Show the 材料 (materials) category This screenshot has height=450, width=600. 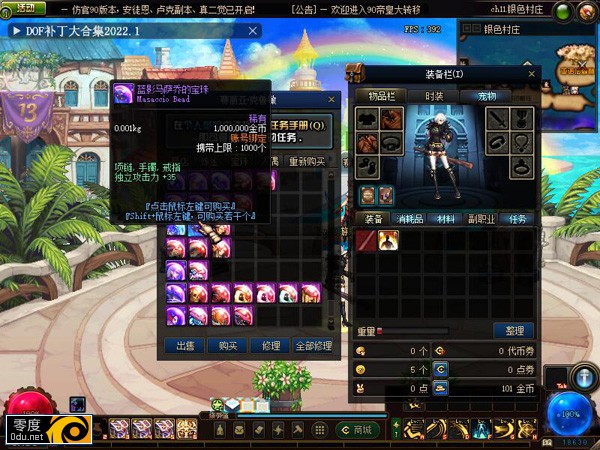point(445,218)
